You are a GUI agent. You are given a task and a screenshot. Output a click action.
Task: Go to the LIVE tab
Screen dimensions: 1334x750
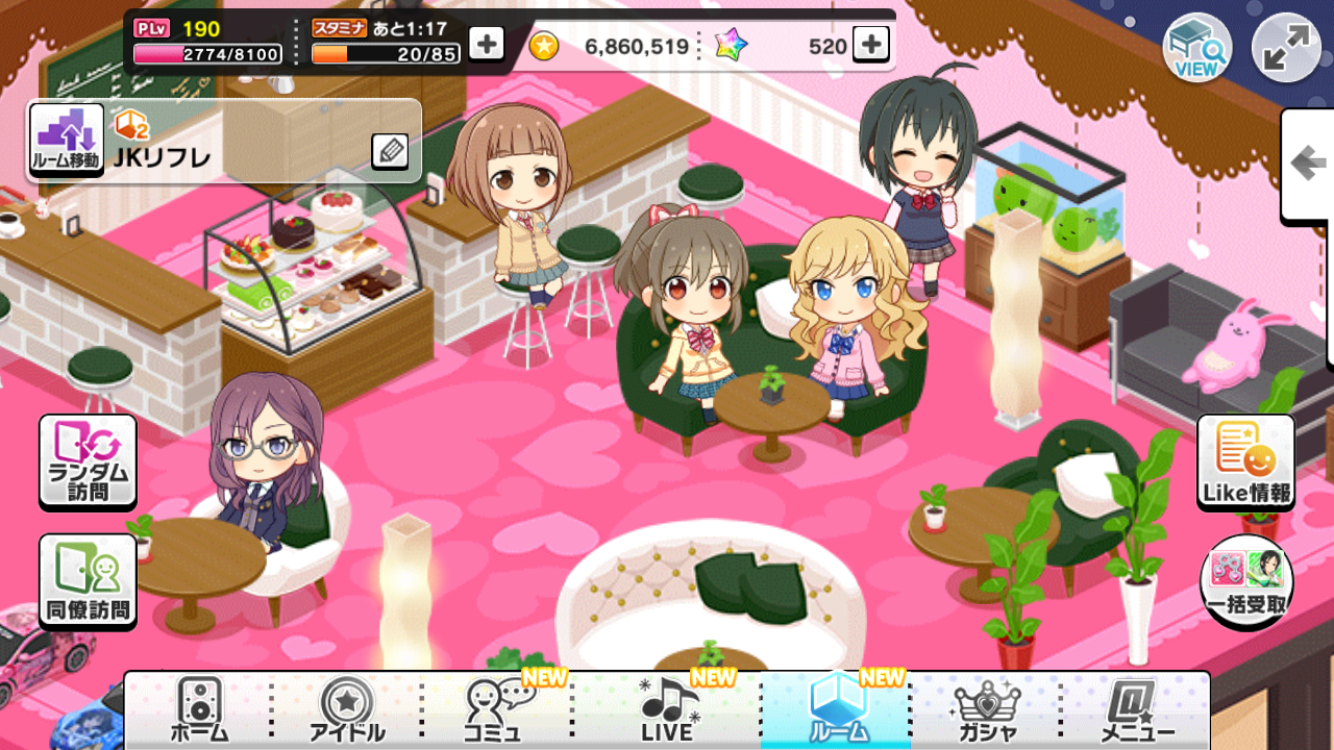click(668, 710)
